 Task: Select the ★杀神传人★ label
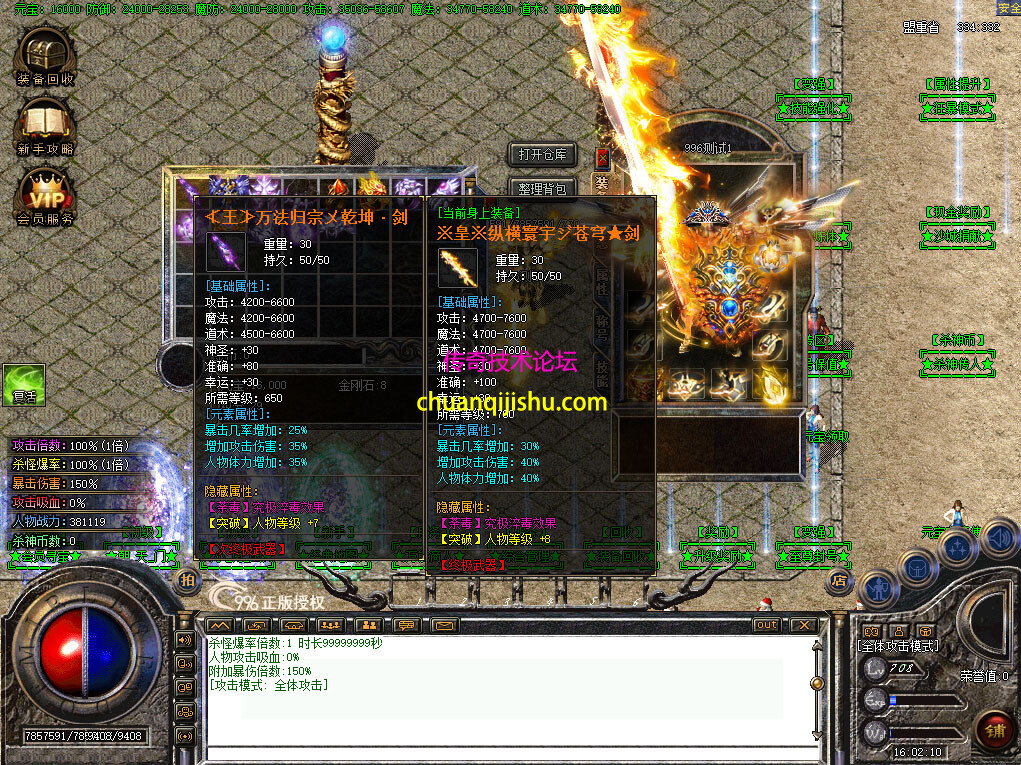957,363
